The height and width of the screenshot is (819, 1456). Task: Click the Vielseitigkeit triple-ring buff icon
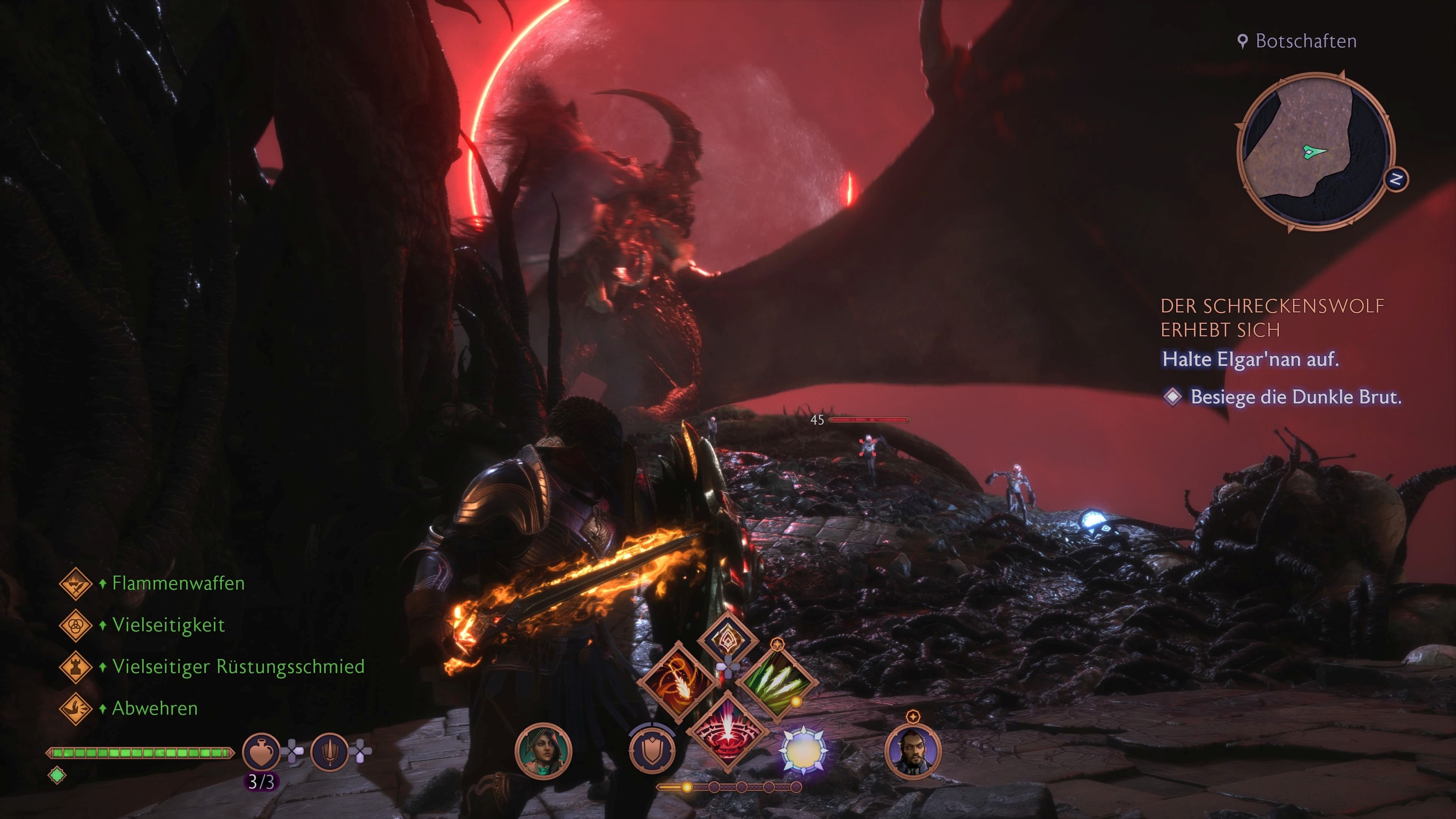point(76,626)
